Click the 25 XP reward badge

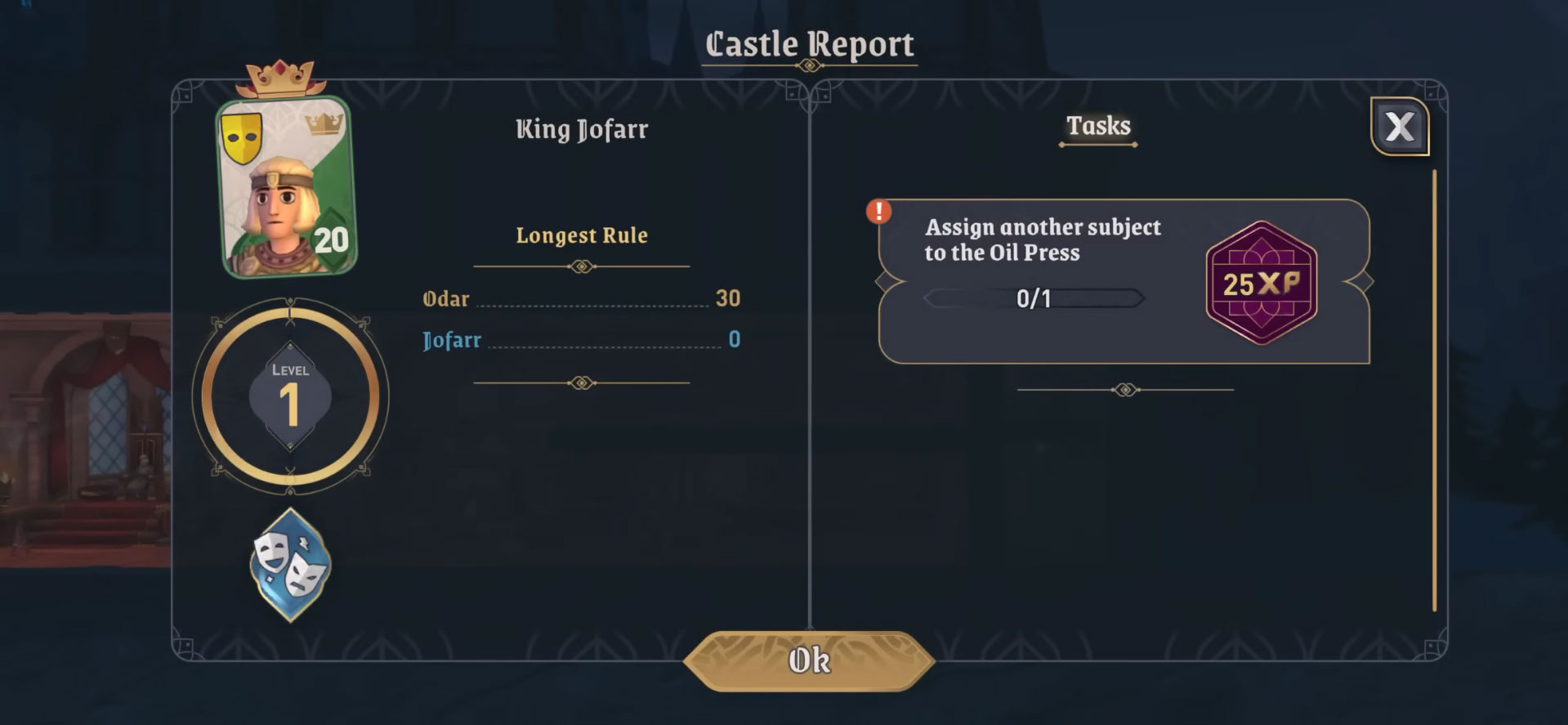pyautogui.click(x=1261, y=283)
